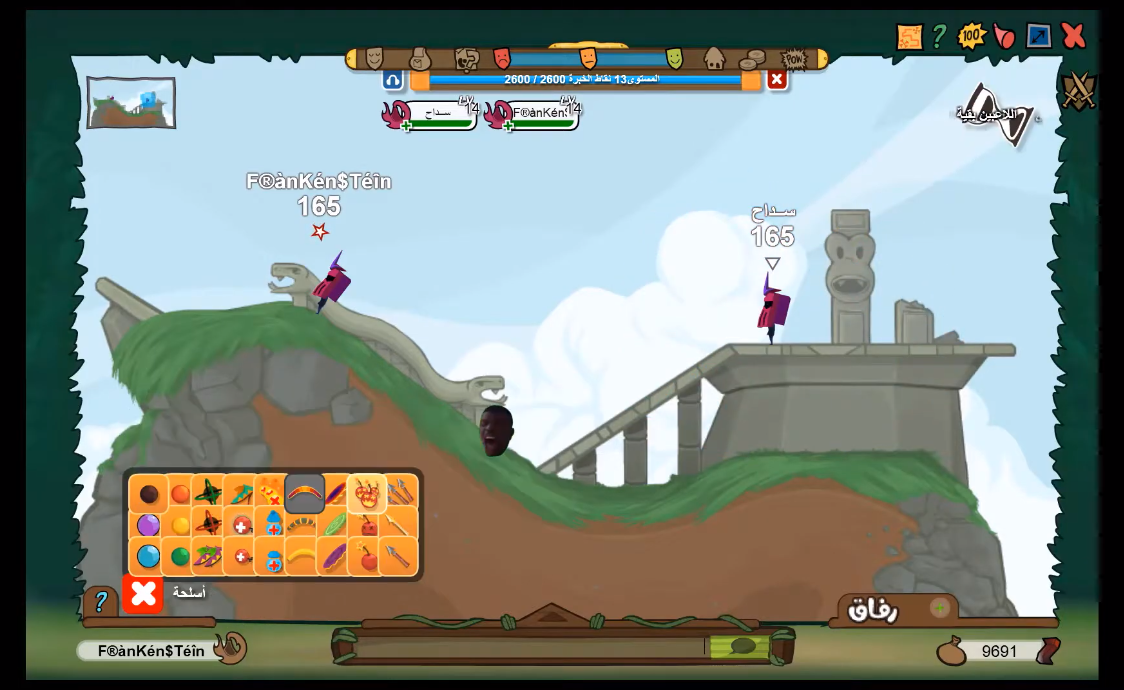Select the blue ball weapon
Viewport: 1124px width, 690px height.
coord(148,556)
